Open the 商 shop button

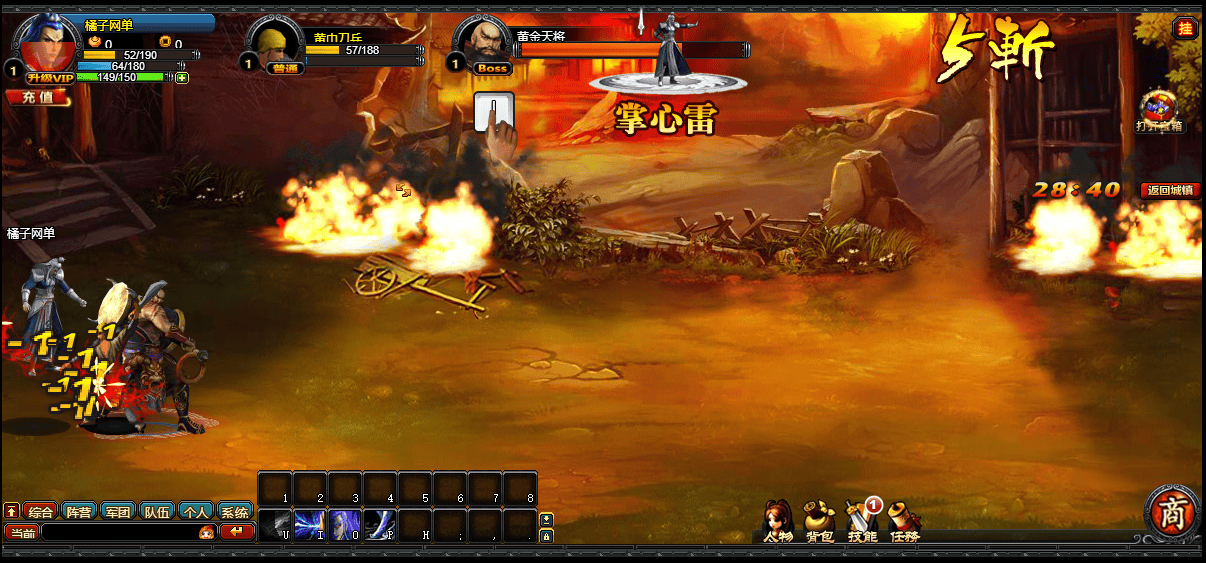1171,512
